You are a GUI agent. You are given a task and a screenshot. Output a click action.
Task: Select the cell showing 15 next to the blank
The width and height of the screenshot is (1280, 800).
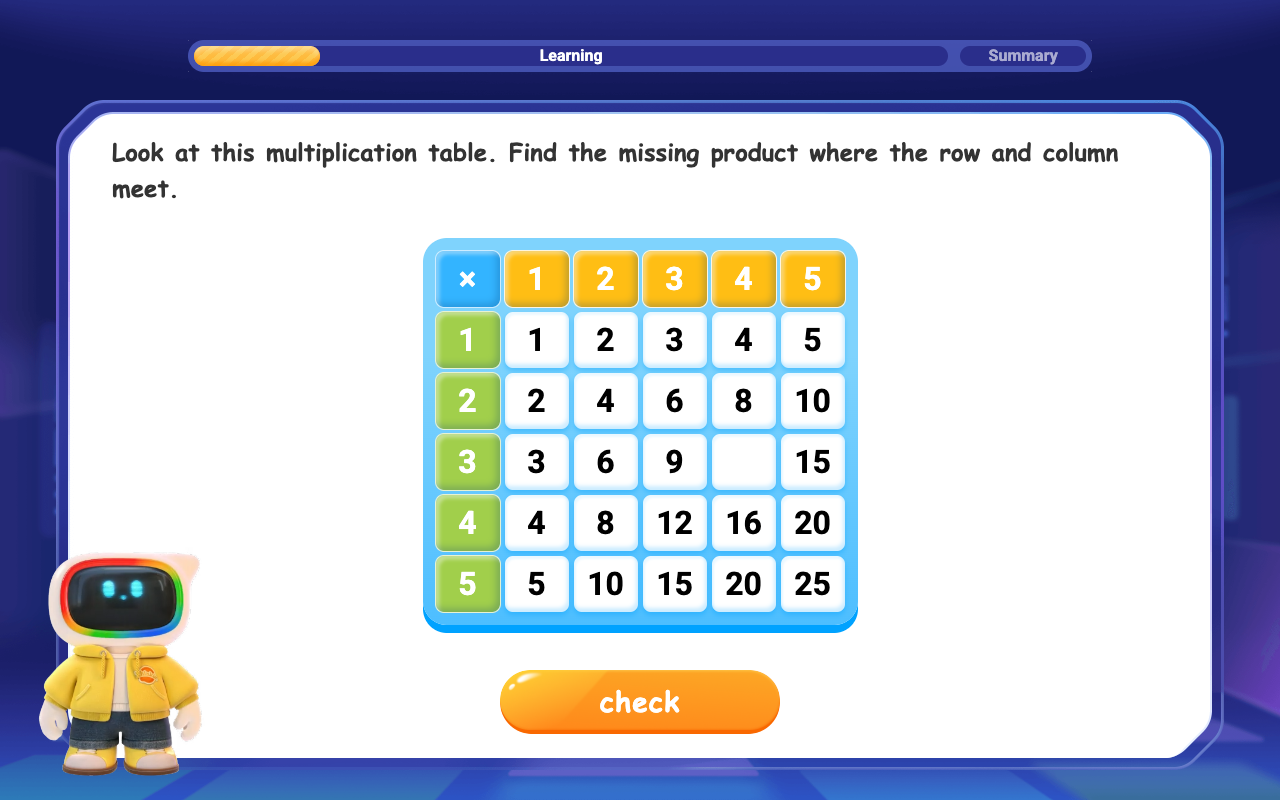click(812, 461)
